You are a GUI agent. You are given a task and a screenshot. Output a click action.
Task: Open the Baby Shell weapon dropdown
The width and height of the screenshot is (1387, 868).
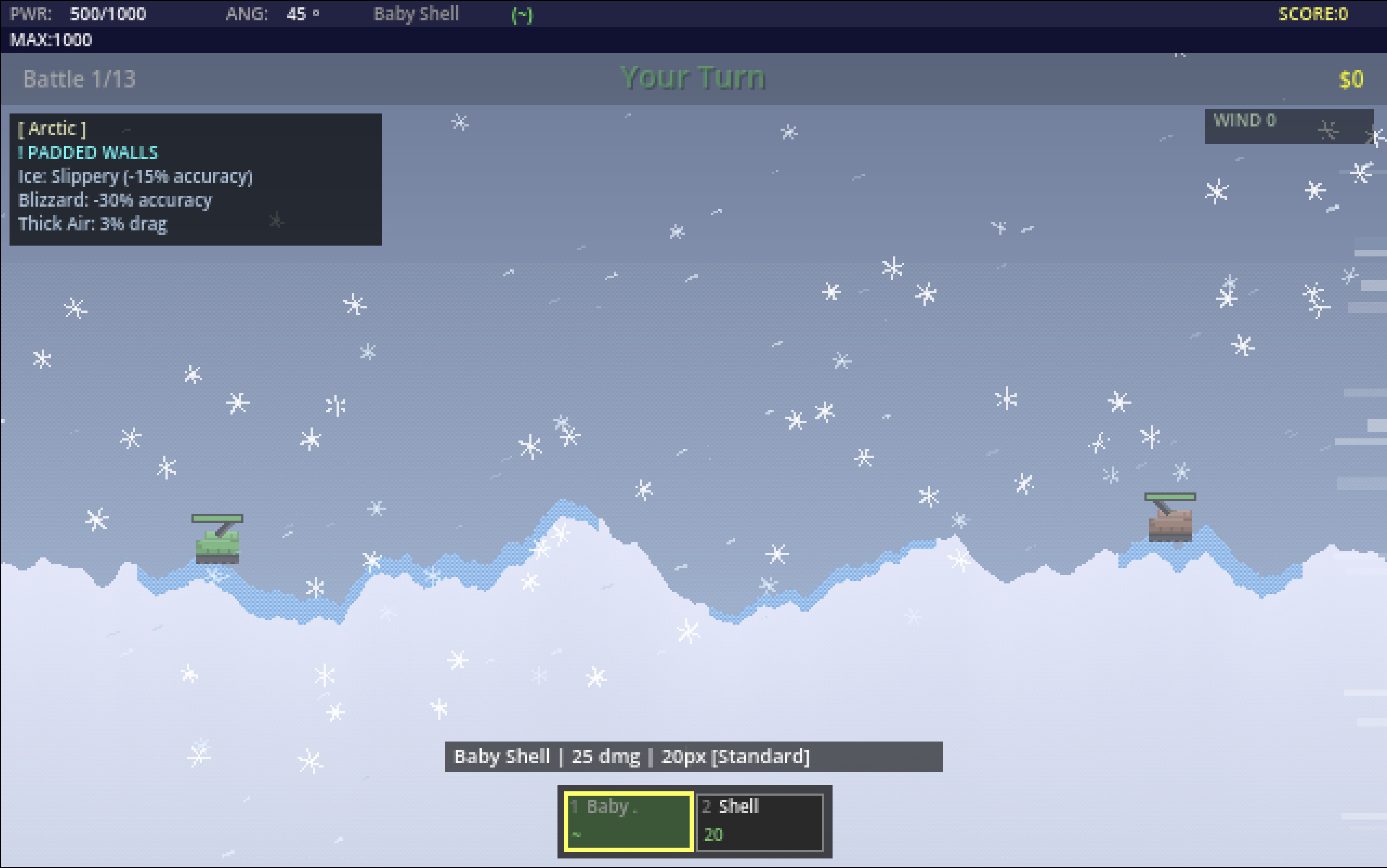tap(416, 14)
